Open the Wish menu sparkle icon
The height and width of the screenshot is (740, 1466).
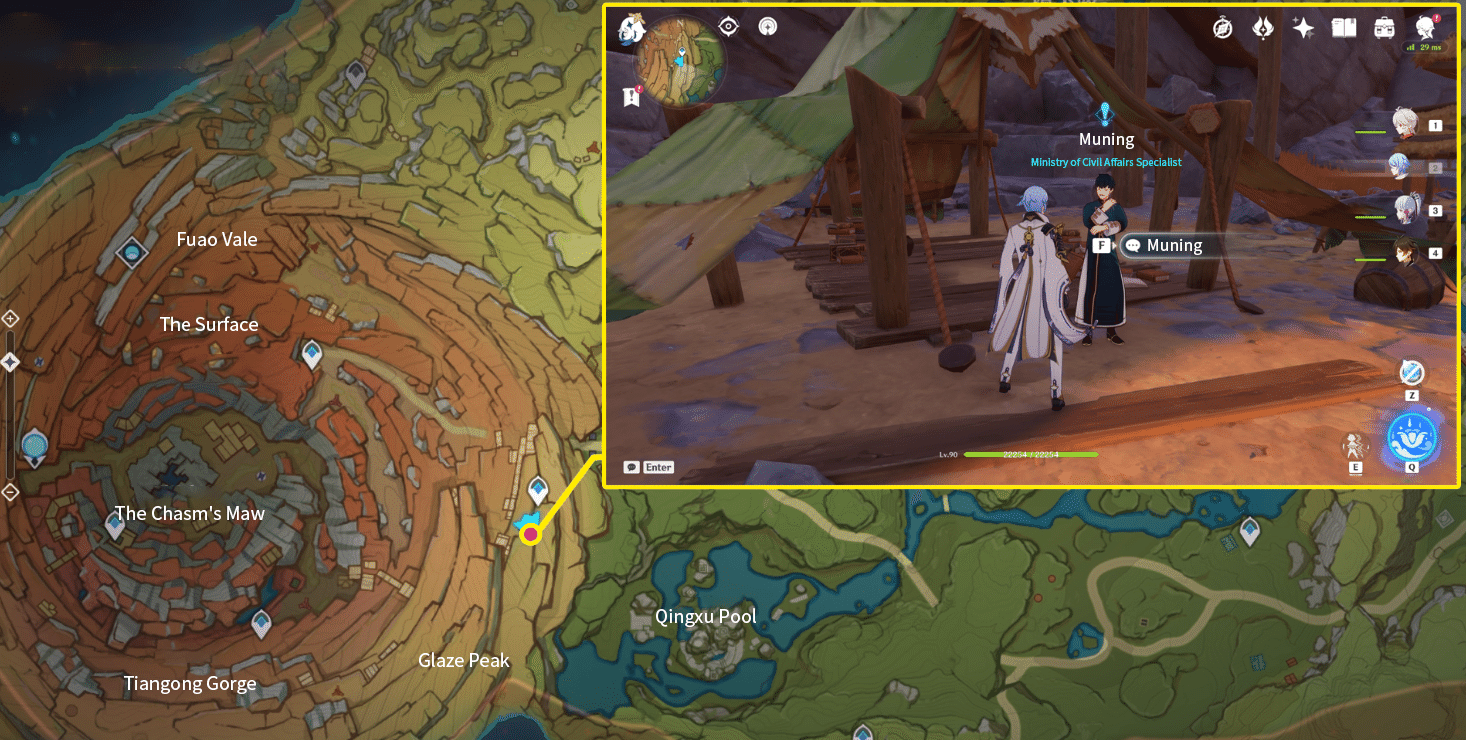(1303, 27)
